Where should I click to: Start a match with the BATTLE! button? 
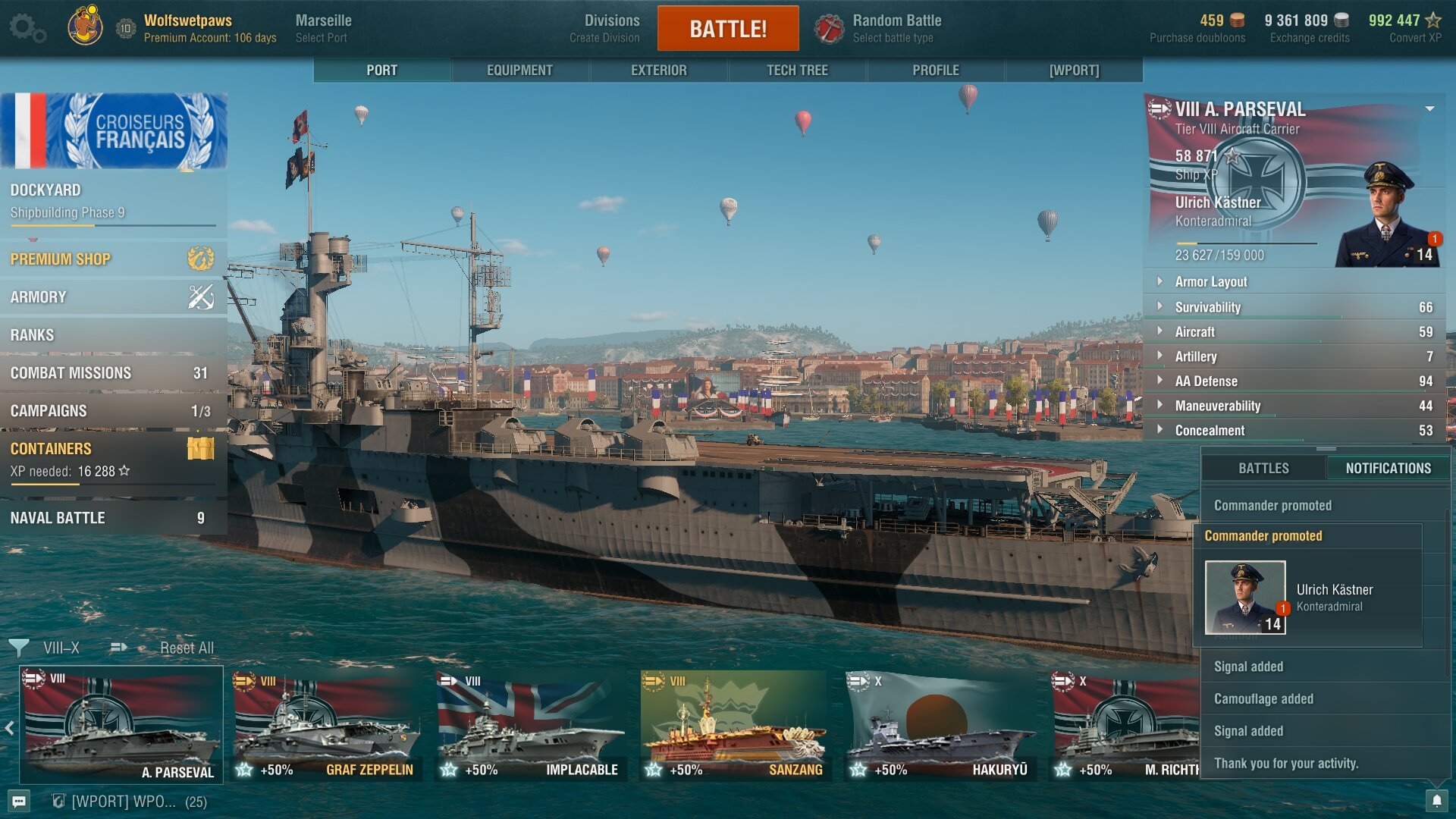click(727, 29)
